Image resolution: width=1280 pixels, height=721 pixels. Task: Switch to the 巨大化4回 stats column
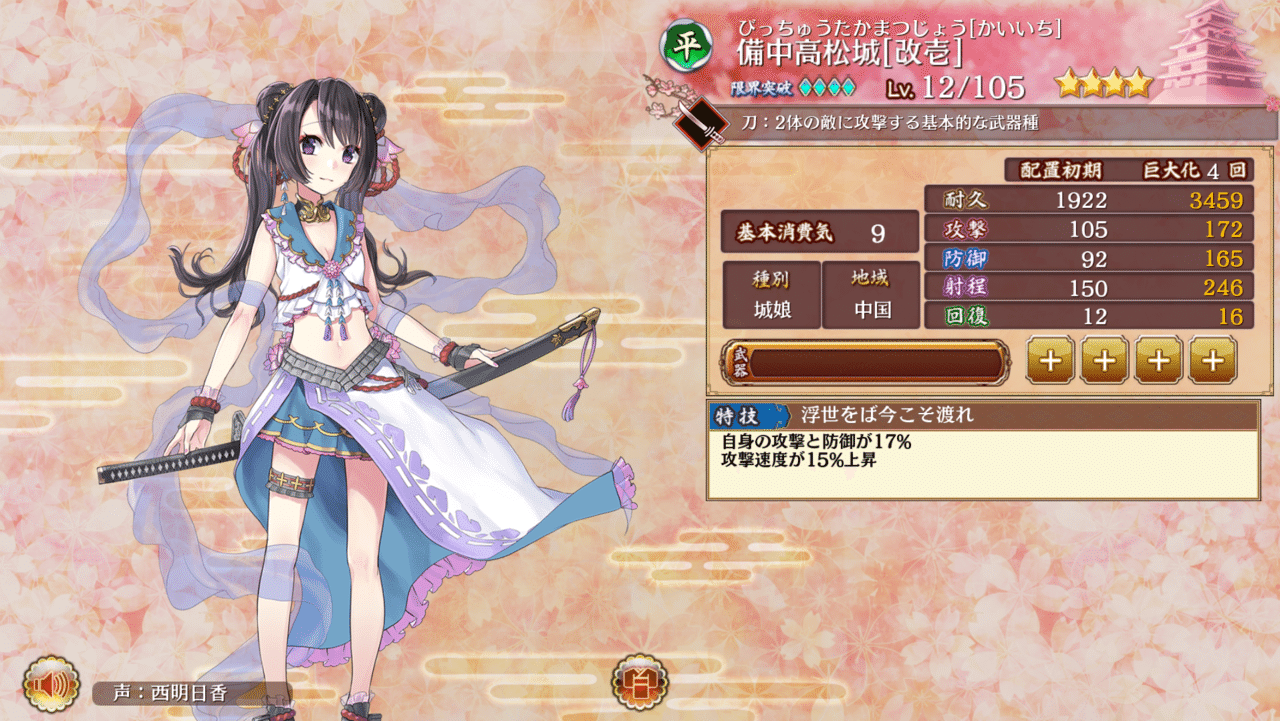coord(1196,170)
